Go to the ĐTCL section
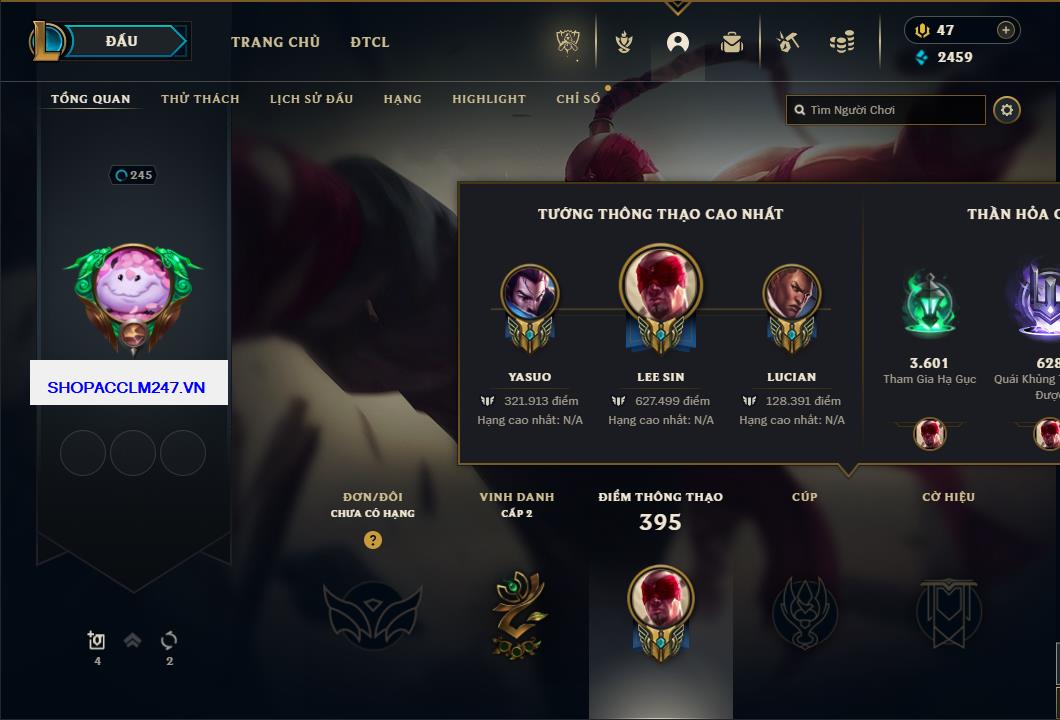 point(370,42)
